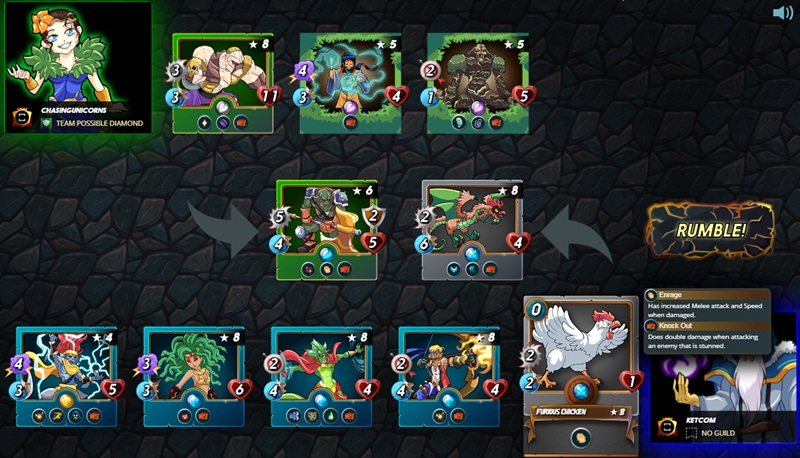Image resolution: width=800 pixels, height=458 pixels.
Task: Click the Enrage ability icon on Furious Chicken
Action: point(580,437)
